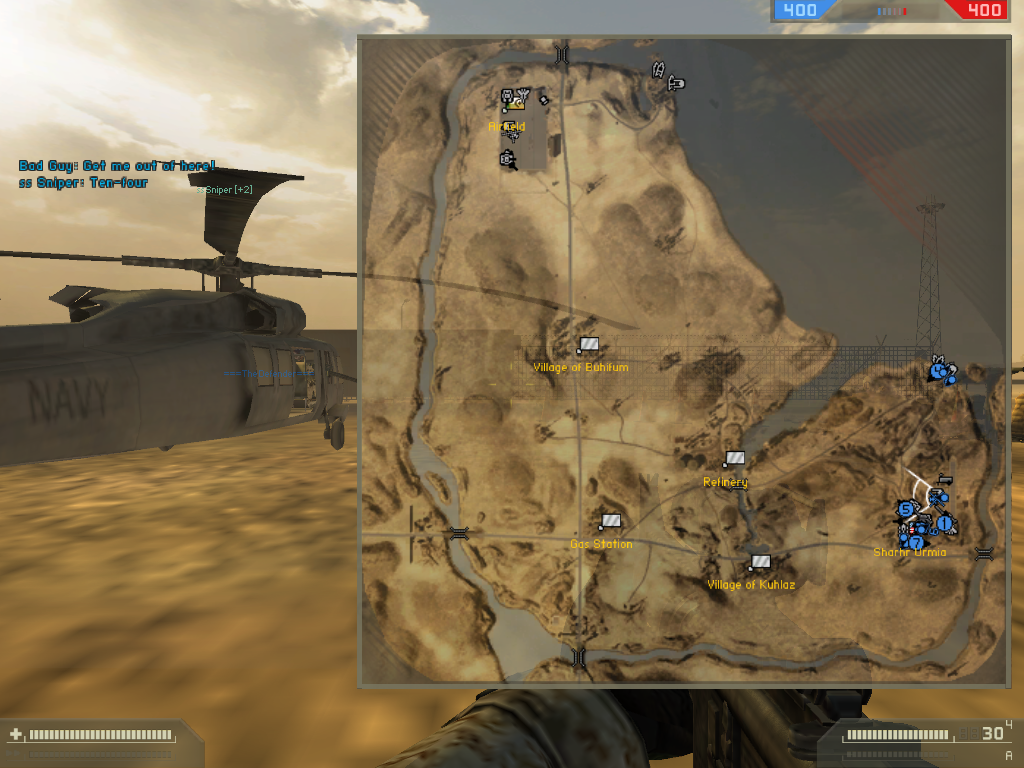Image resolution: width=1024 pixels, height=768 pixels.
Task: Select squad 1 marker on the map
Action: 944,521
